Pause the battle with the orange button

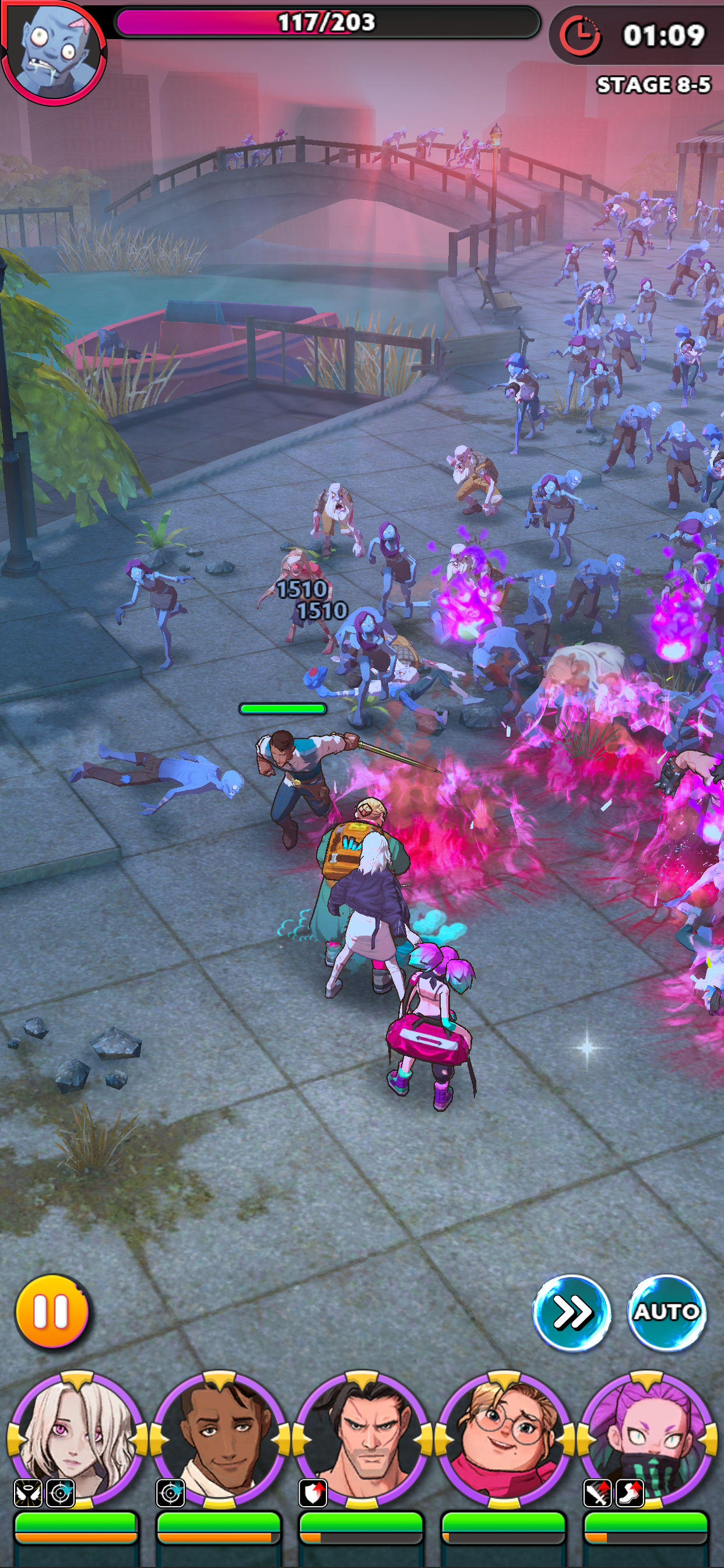pyautogui.click(x=52, y=1312)
